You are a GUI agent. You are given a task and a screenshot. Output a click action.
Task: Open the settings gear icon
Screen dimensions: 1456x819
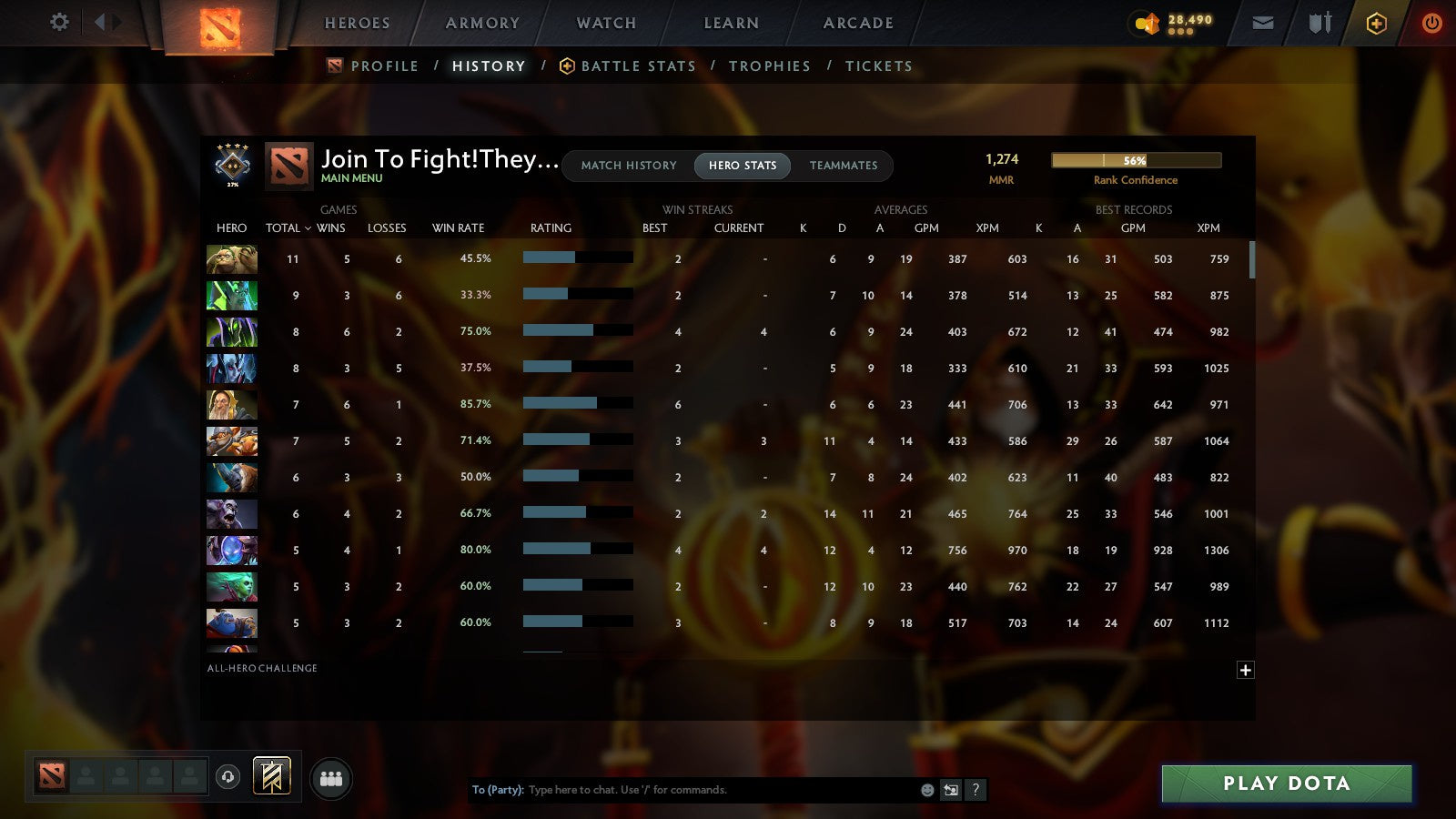coord(58,23)
